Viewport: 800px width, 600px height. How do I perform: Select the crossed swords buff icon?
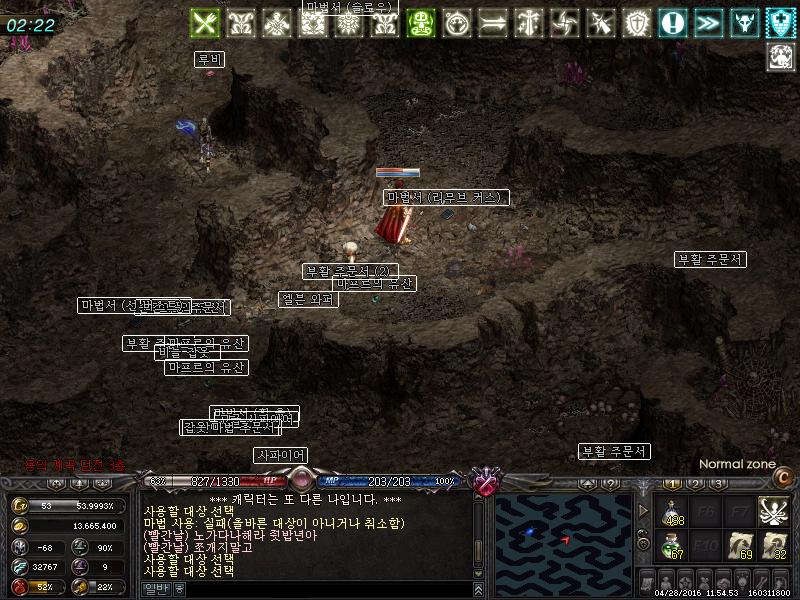205,22
